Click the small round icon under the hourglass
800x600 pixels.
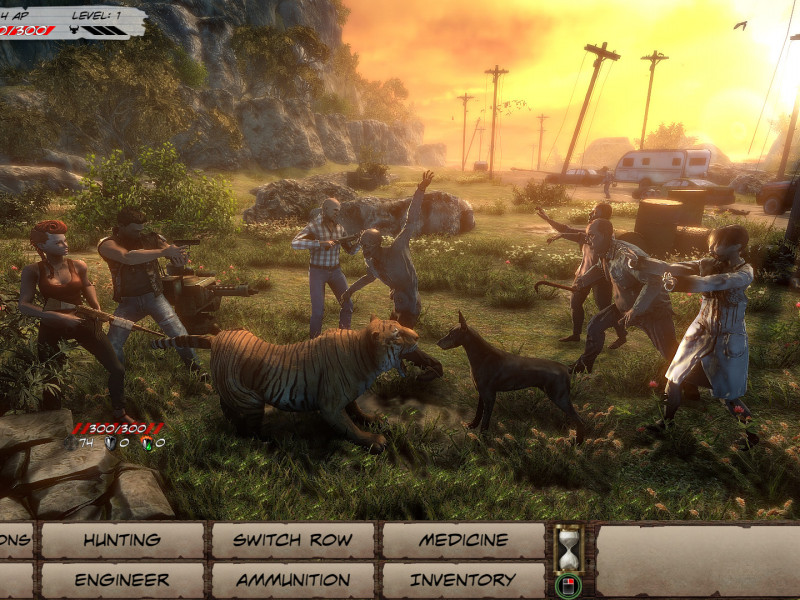[568, 585]
